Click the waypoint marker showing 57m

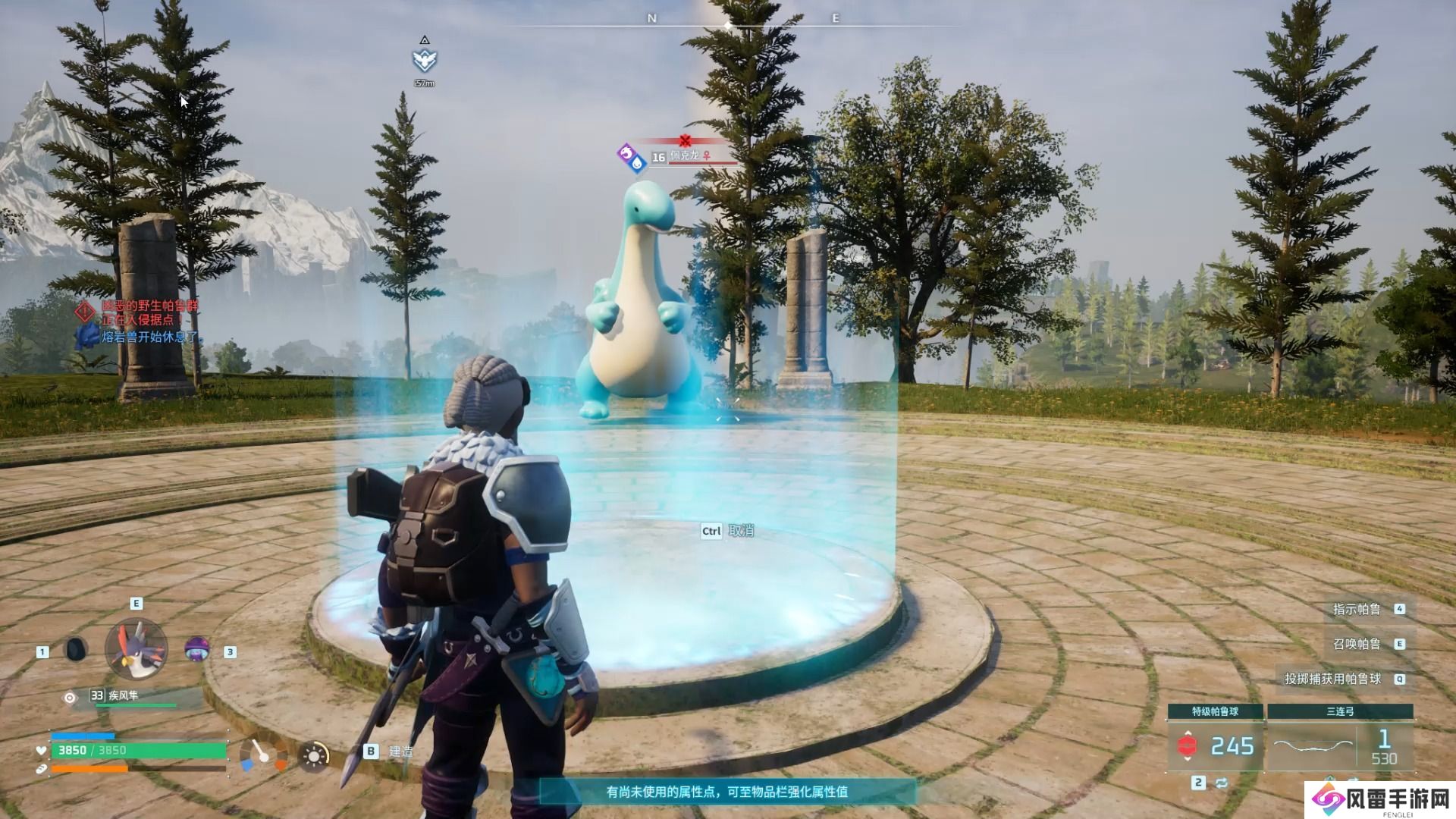(425, 61)
